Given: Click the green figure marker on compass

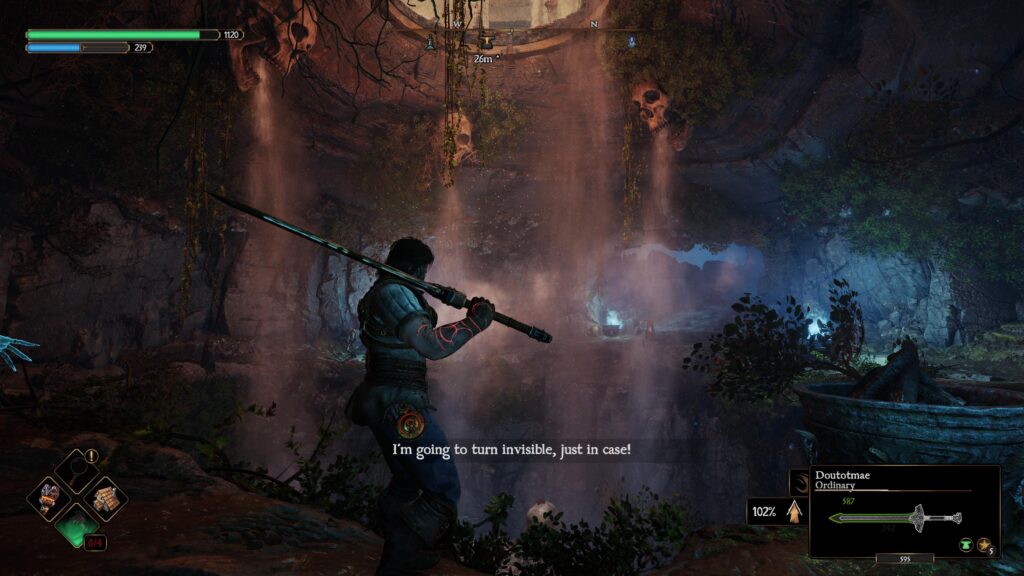Looking at the screenshot, I should (x=431, y=42).
